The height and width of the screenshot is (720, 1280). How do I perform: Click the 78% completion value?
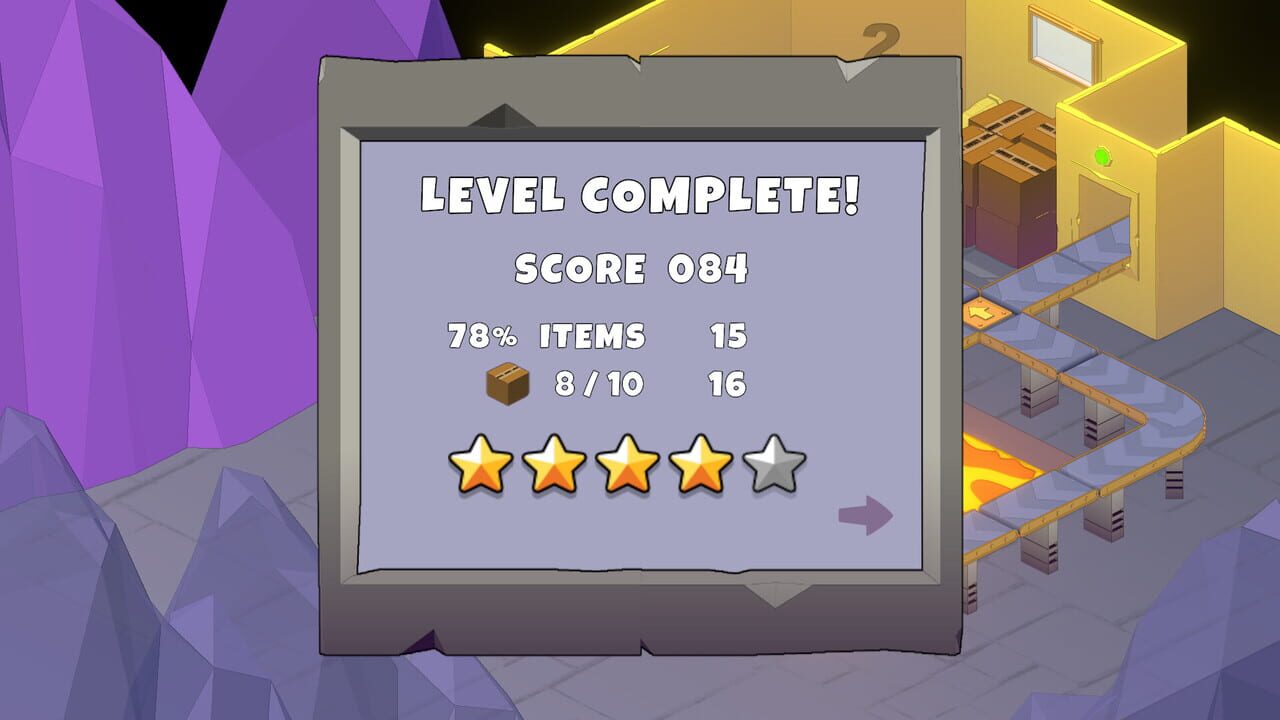pos(483,337)
